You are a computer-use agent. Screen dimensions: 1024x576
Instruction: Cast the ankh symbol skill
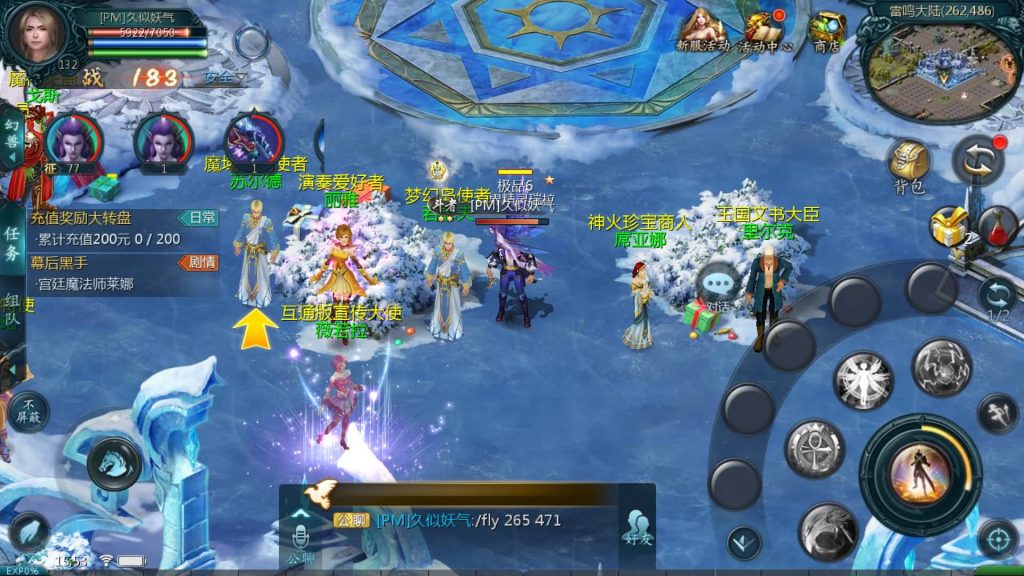pos(815,448)
